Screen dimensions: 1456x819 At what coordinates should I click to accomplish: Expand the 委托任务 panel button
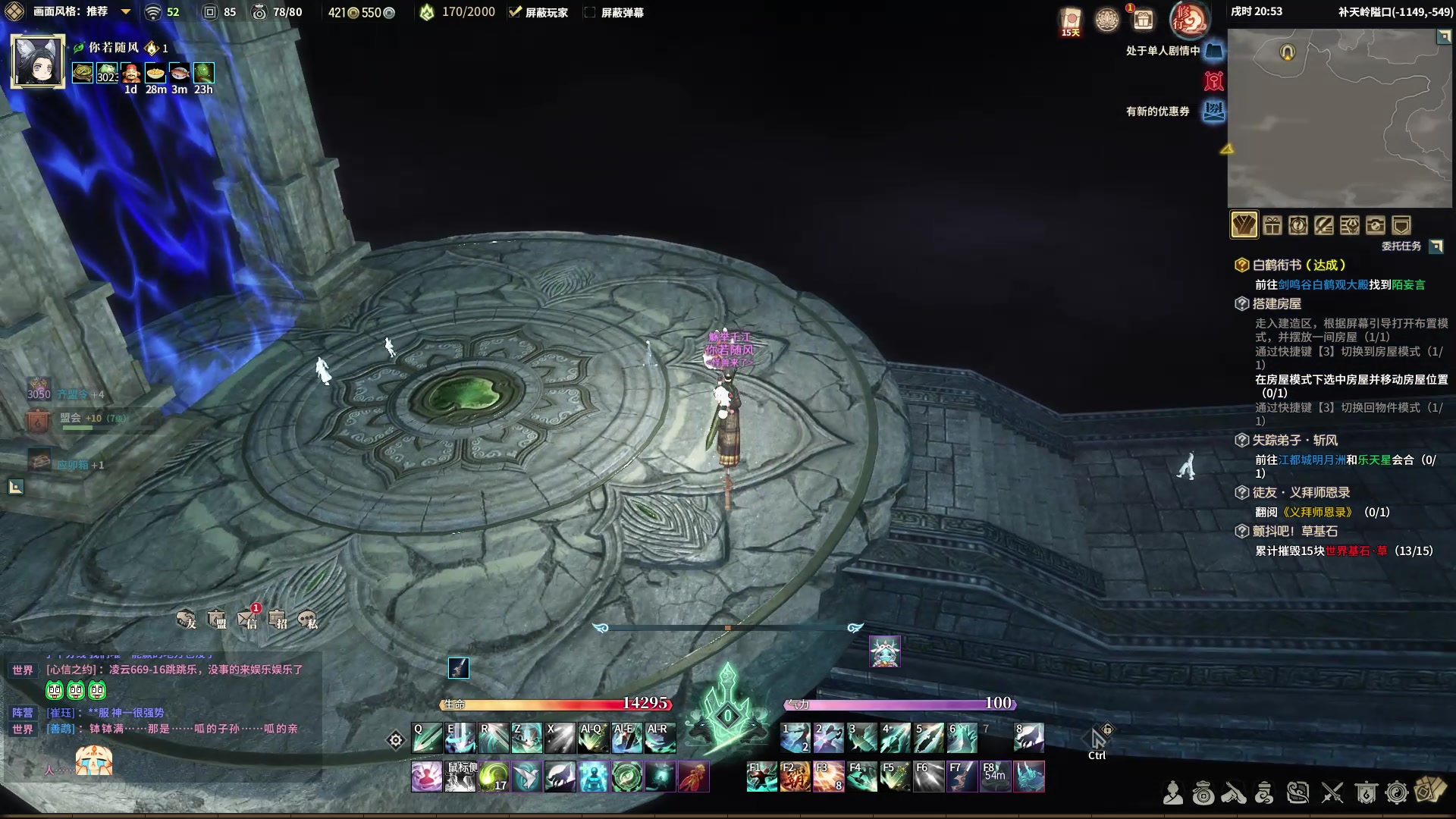click(x=1436, y=246)
